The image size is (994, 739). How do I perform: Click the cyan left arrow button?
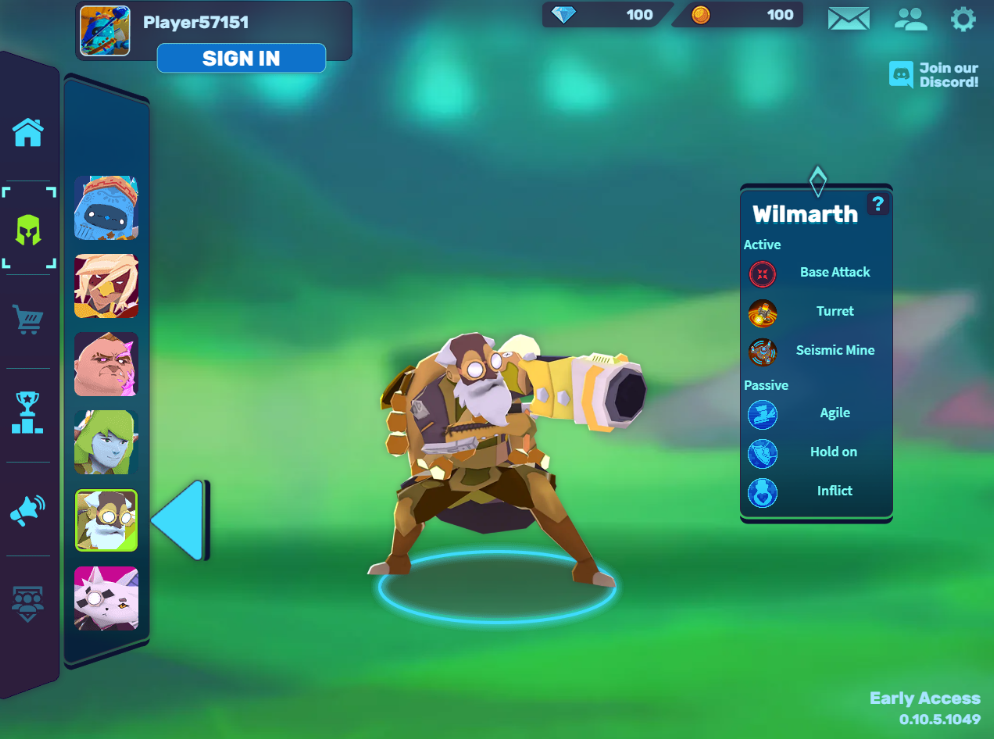coord(180,520)
